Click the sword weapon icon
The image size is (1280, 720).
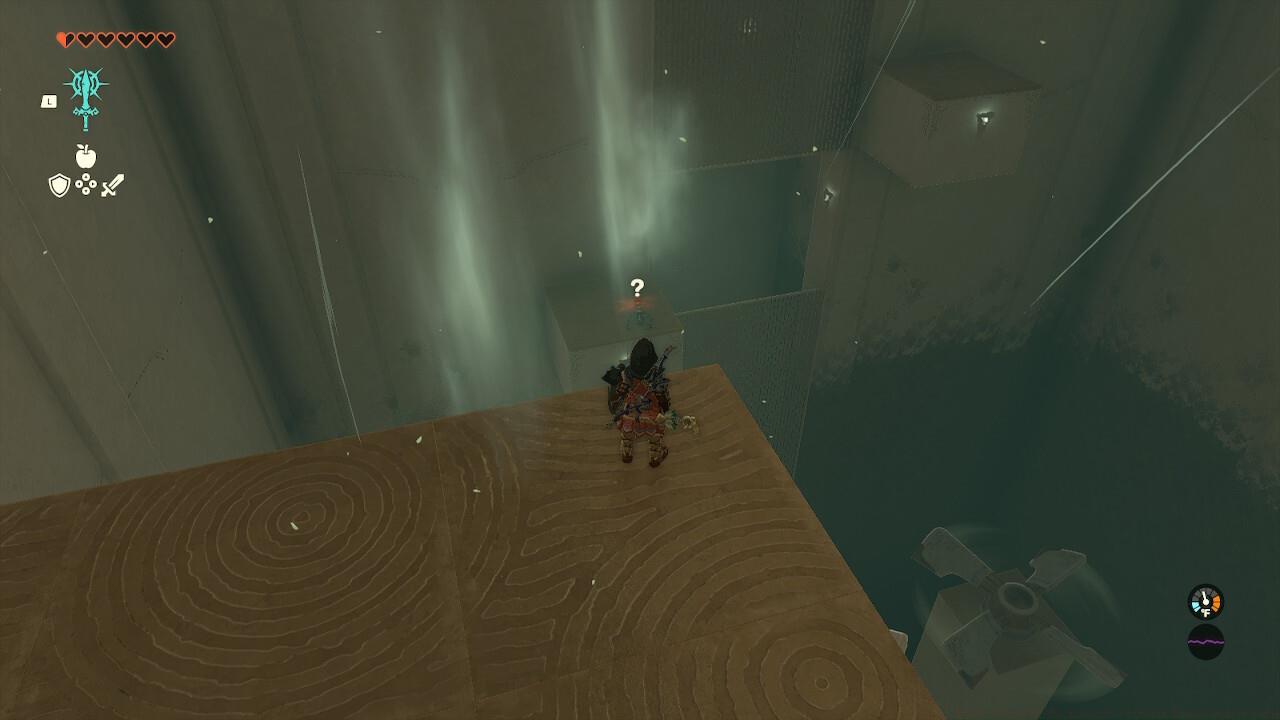click(x=111, y=186)
